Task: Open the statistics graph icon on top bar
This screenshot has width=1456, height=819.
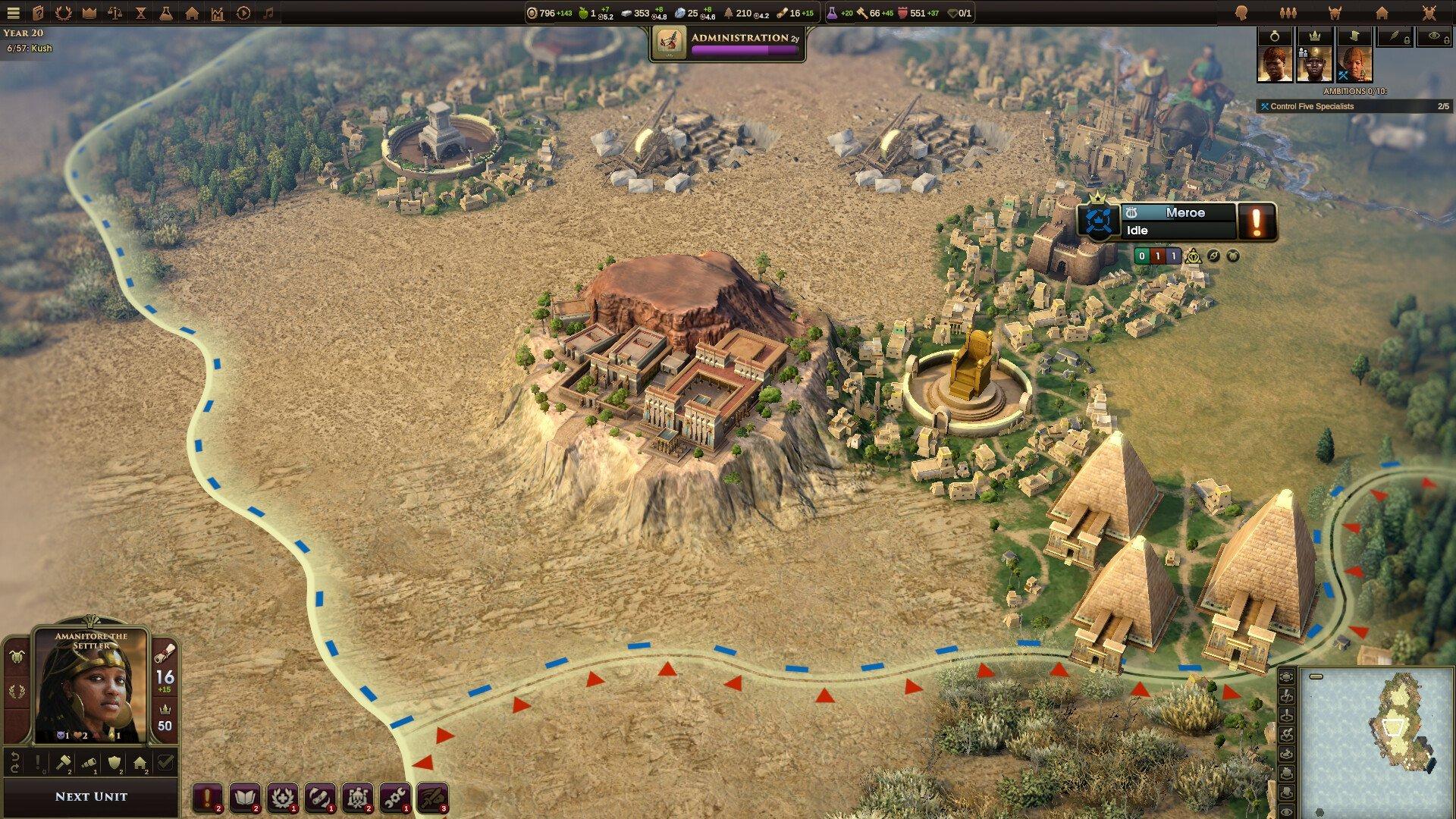Action: pos(218,11)
